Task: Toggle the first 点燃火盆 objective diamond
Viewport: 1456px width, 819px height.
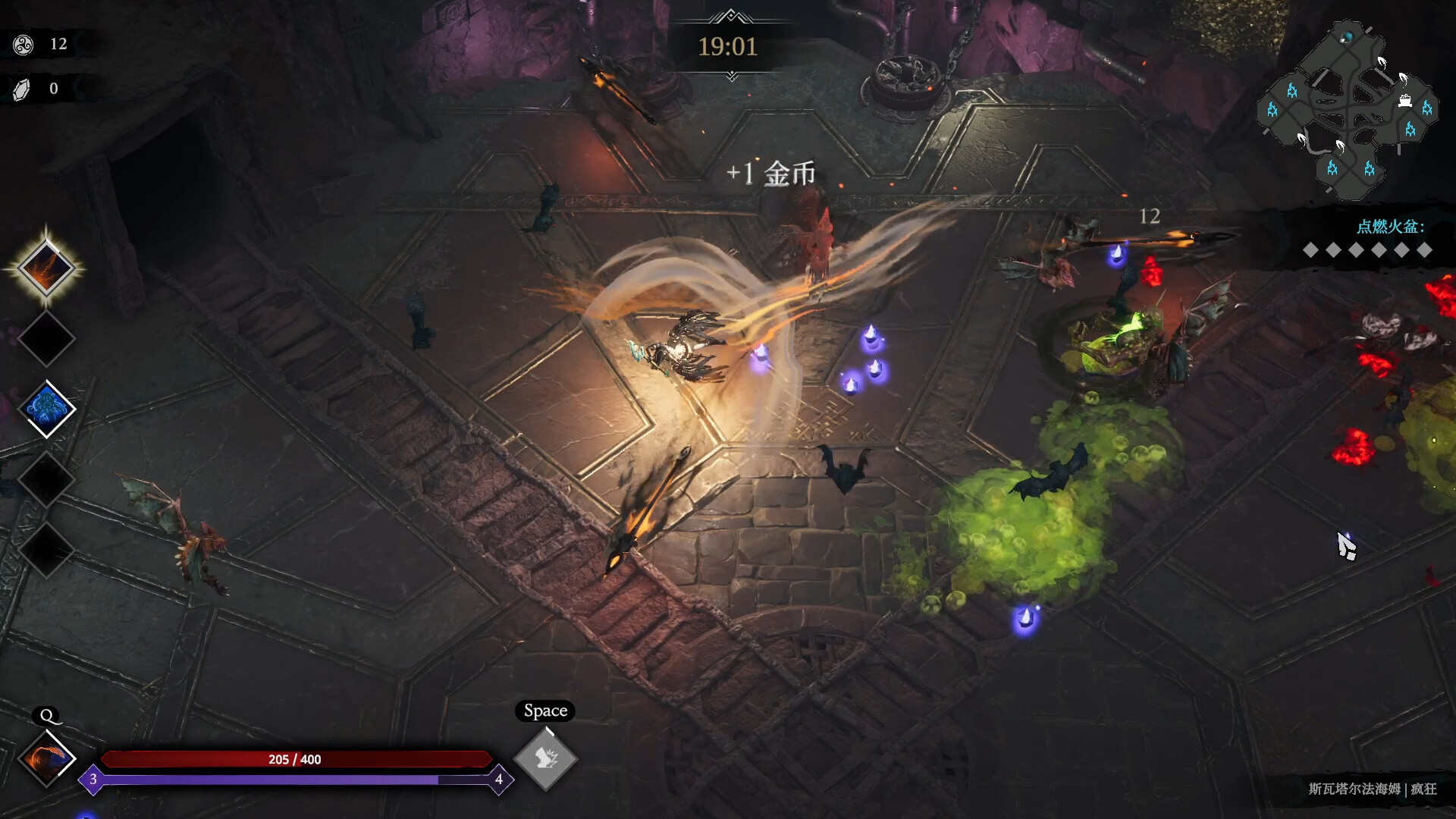Action: (1311, 251)
